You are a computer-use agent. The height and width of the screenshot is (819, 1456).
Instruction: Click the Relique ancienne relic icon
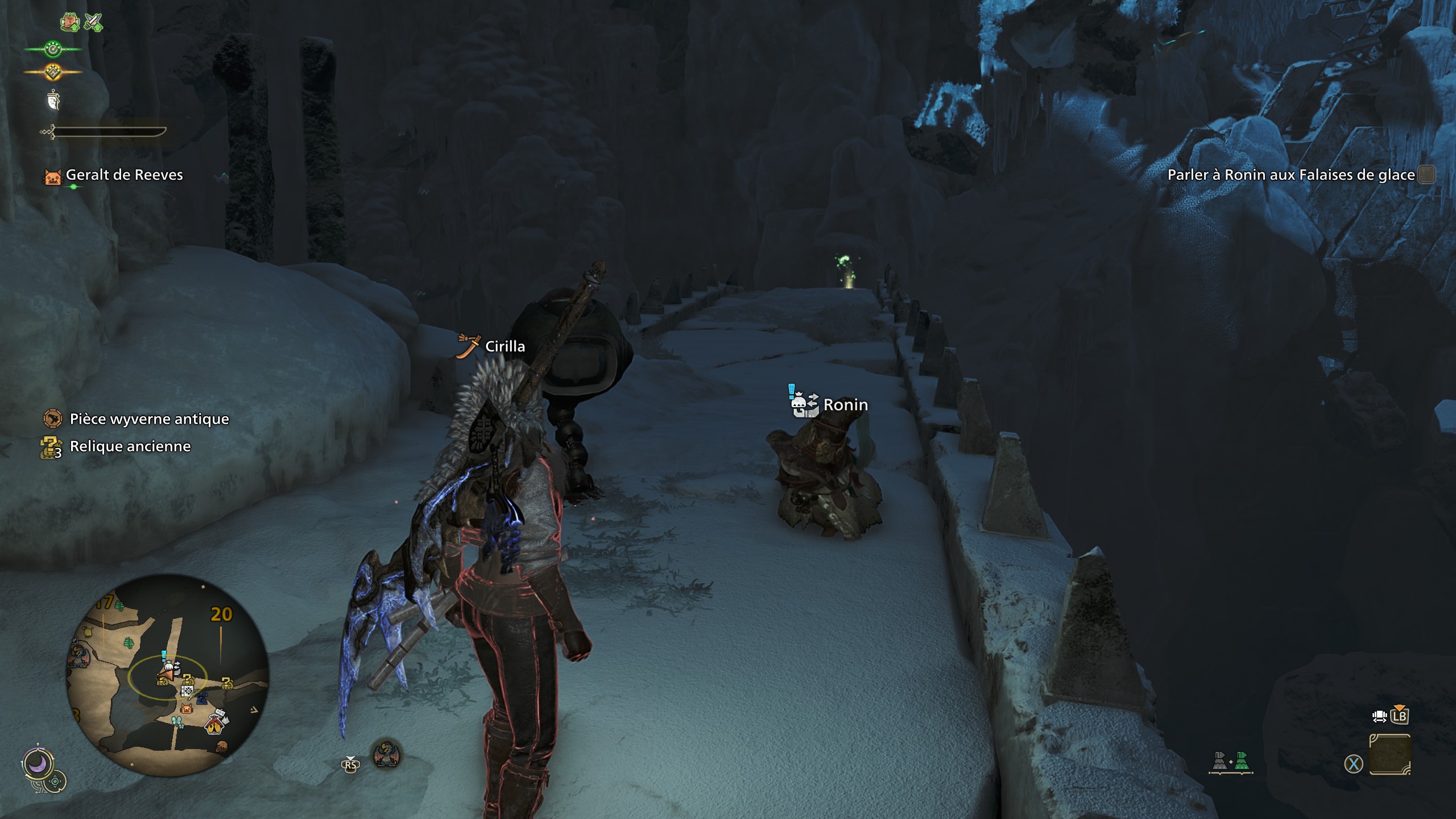51,446
